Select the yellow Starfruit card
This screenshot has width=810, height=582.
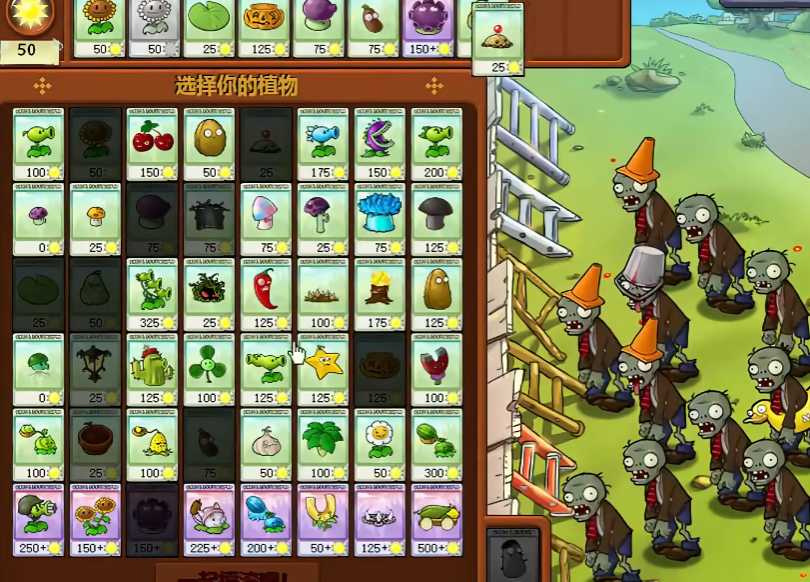click(x=323, y=369)
